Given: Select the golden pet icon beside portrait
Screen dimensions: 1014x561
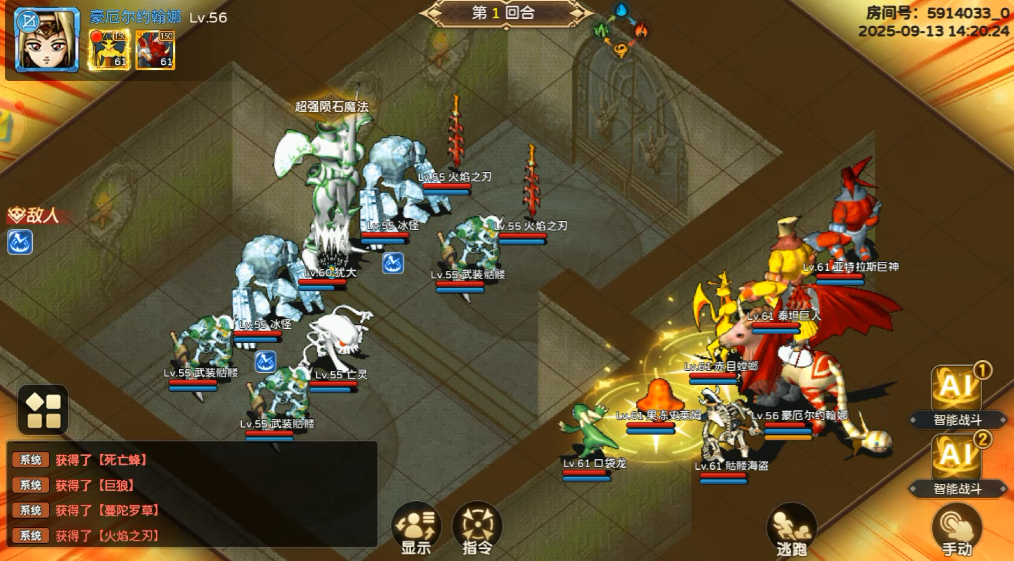Looking at the screenshot, I should click(109, 49).
